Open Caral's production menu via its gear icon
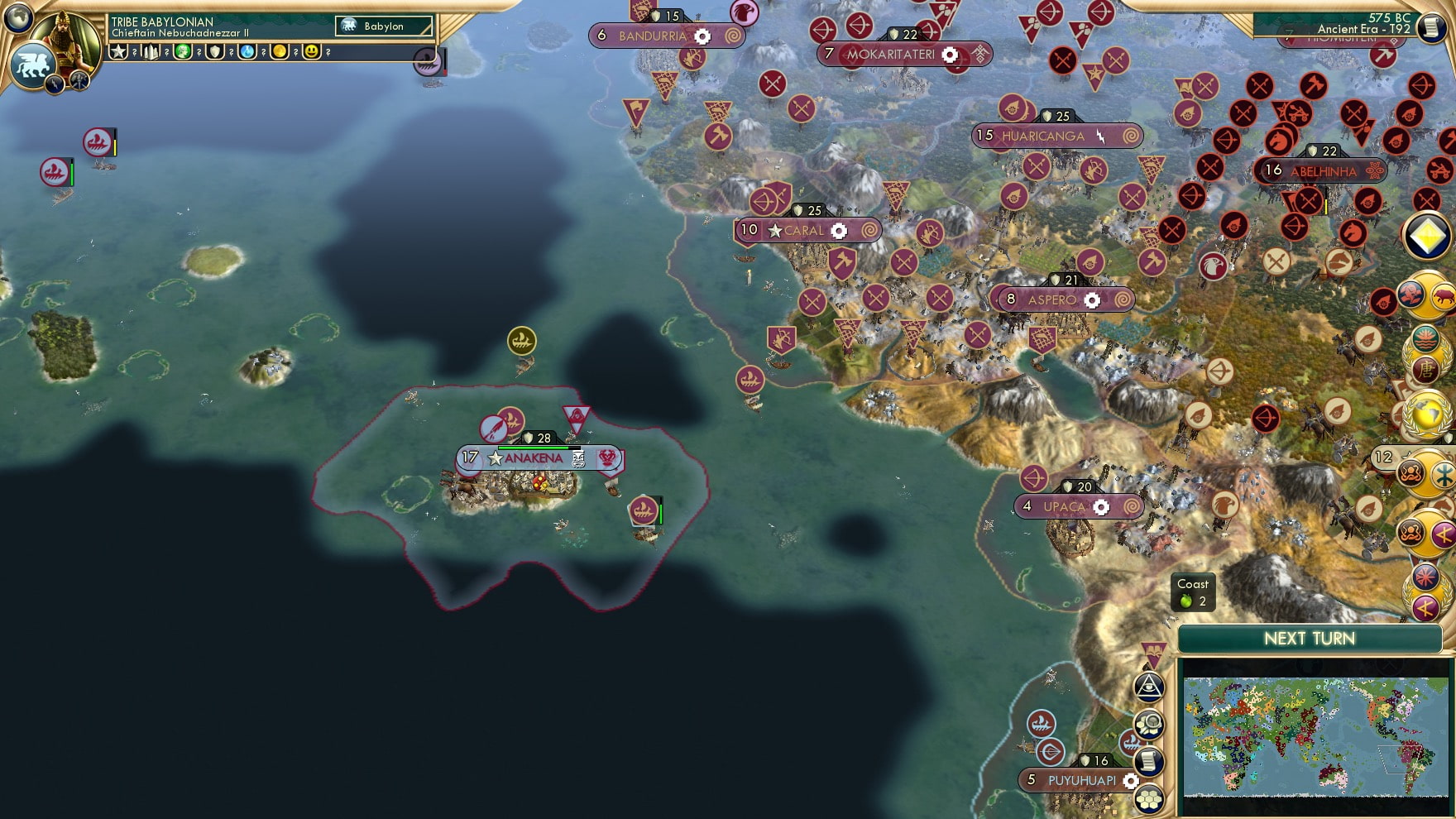The height and width of the screenshot is (819, 1456). (838, 232)
